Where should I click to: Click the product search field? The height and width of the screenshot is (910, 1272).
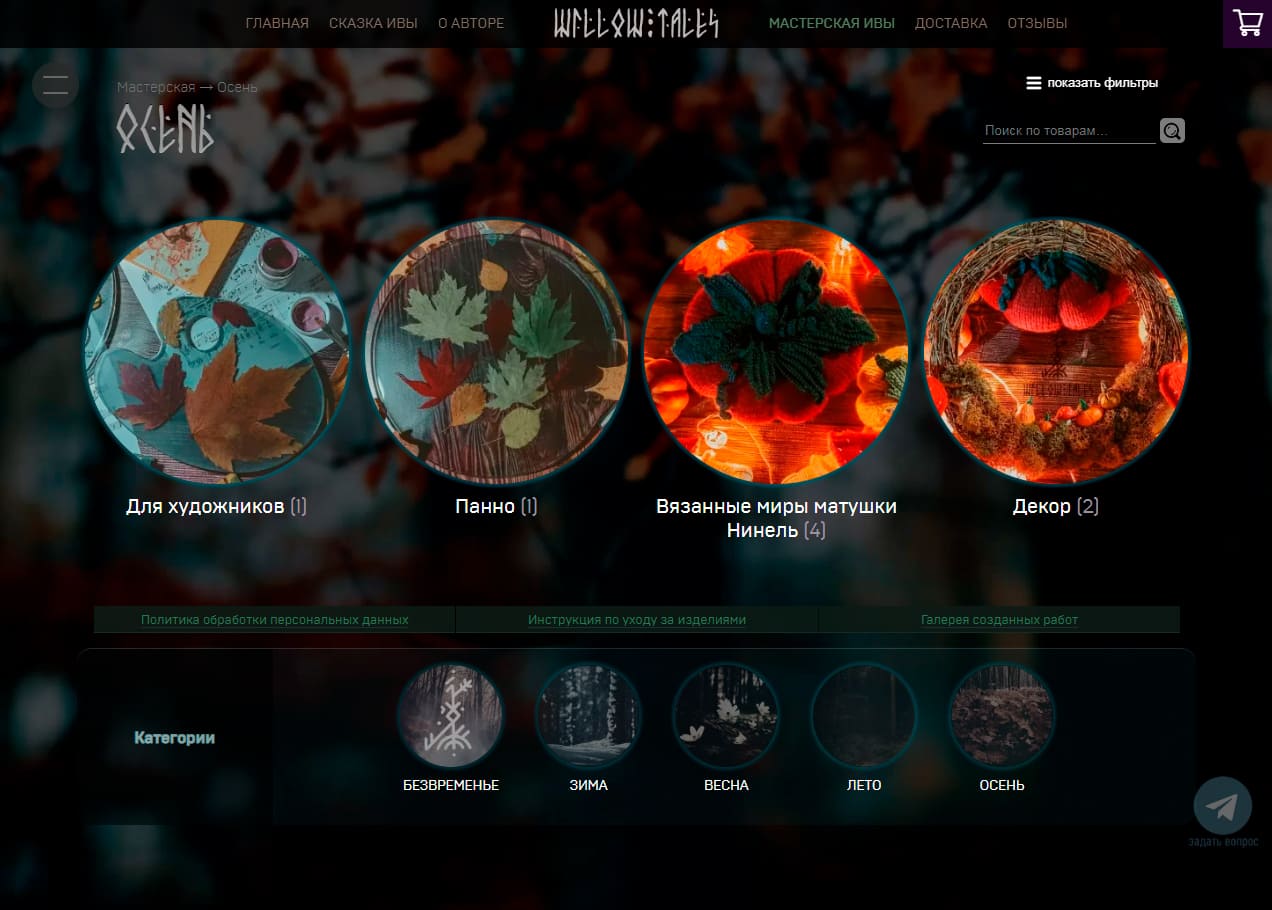coord(1067,131)
